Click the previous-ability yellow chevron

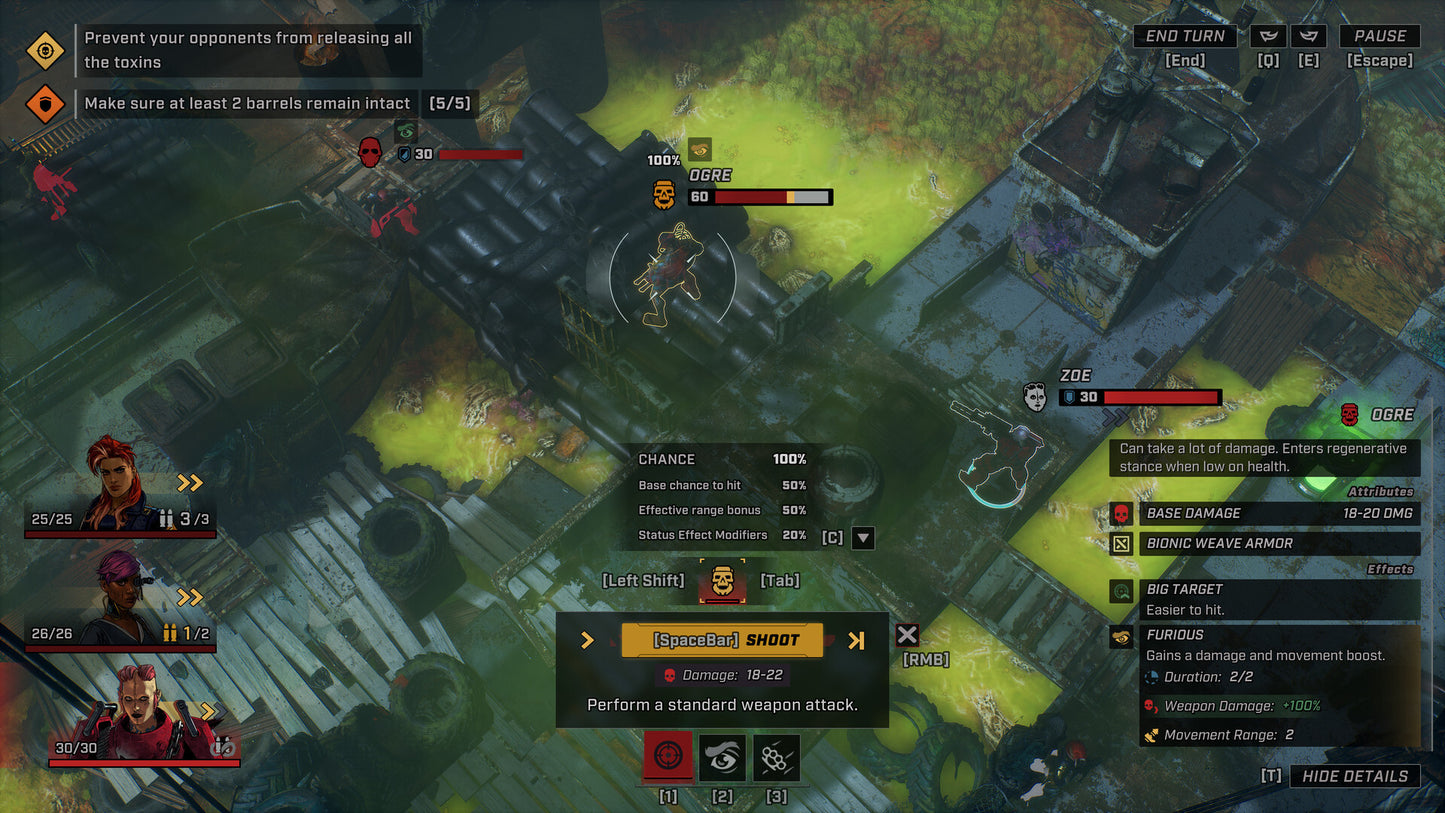coord(589,639)
